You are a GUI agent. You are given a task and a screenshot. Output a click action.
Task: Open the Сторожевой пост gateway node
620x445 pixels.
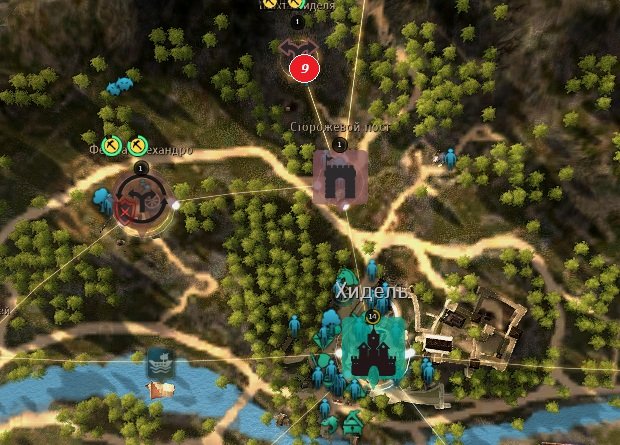tap(340, 177)
